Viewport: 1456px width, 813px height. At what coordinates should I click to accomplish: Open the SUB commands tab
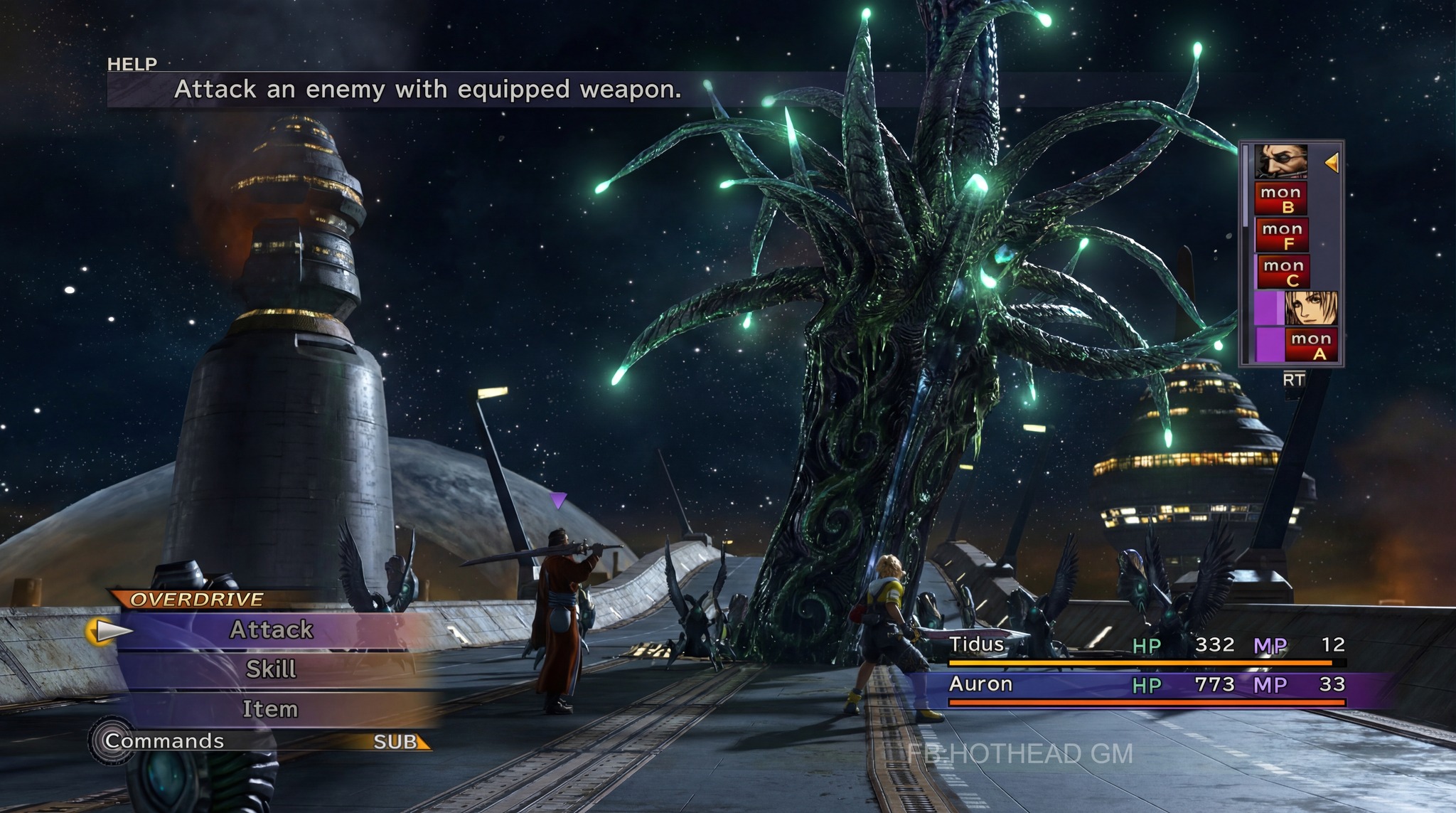click(397, 742)
